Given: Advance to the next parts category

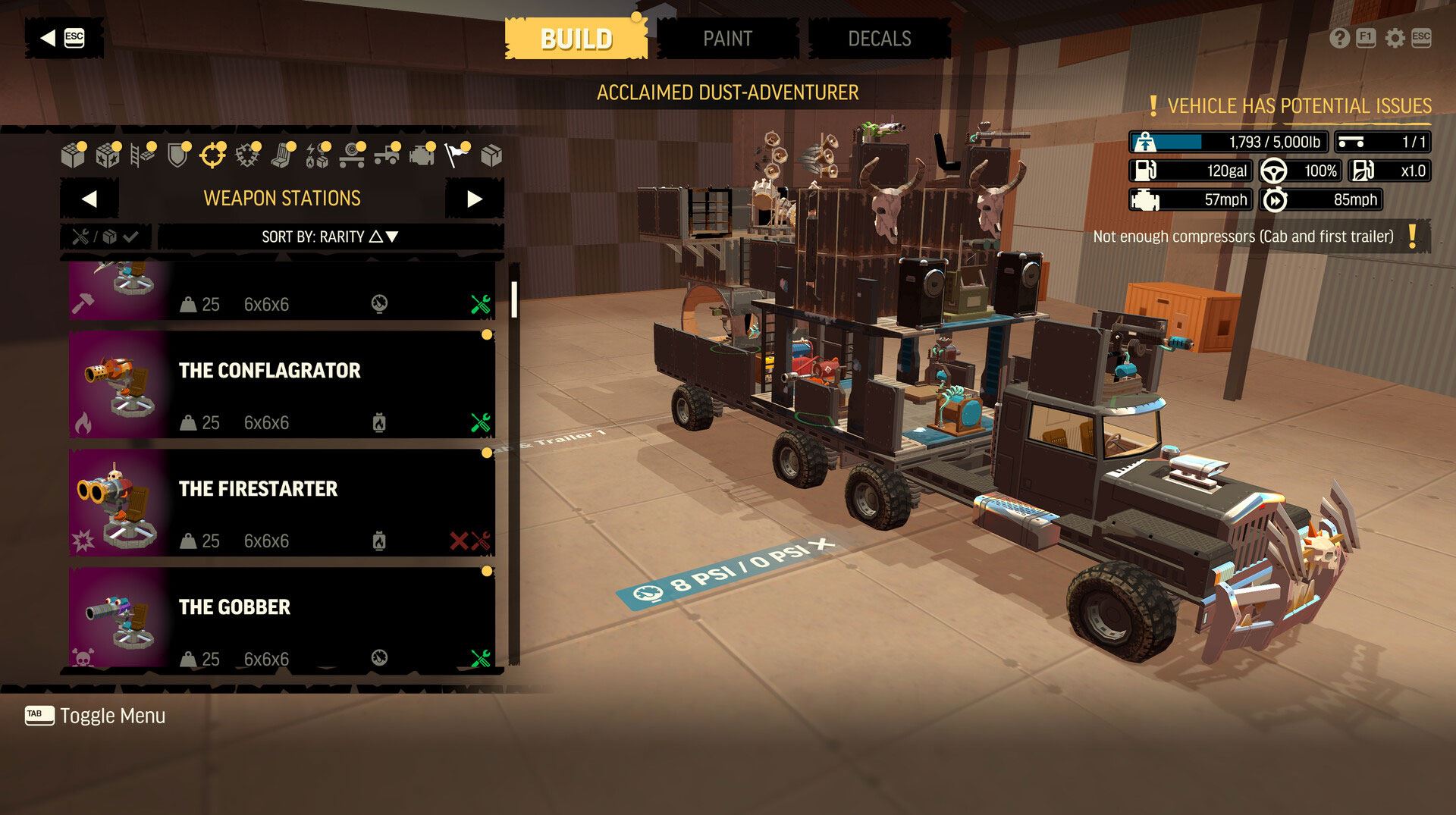Looking at the screenshot, I should [x=474, y=199].
